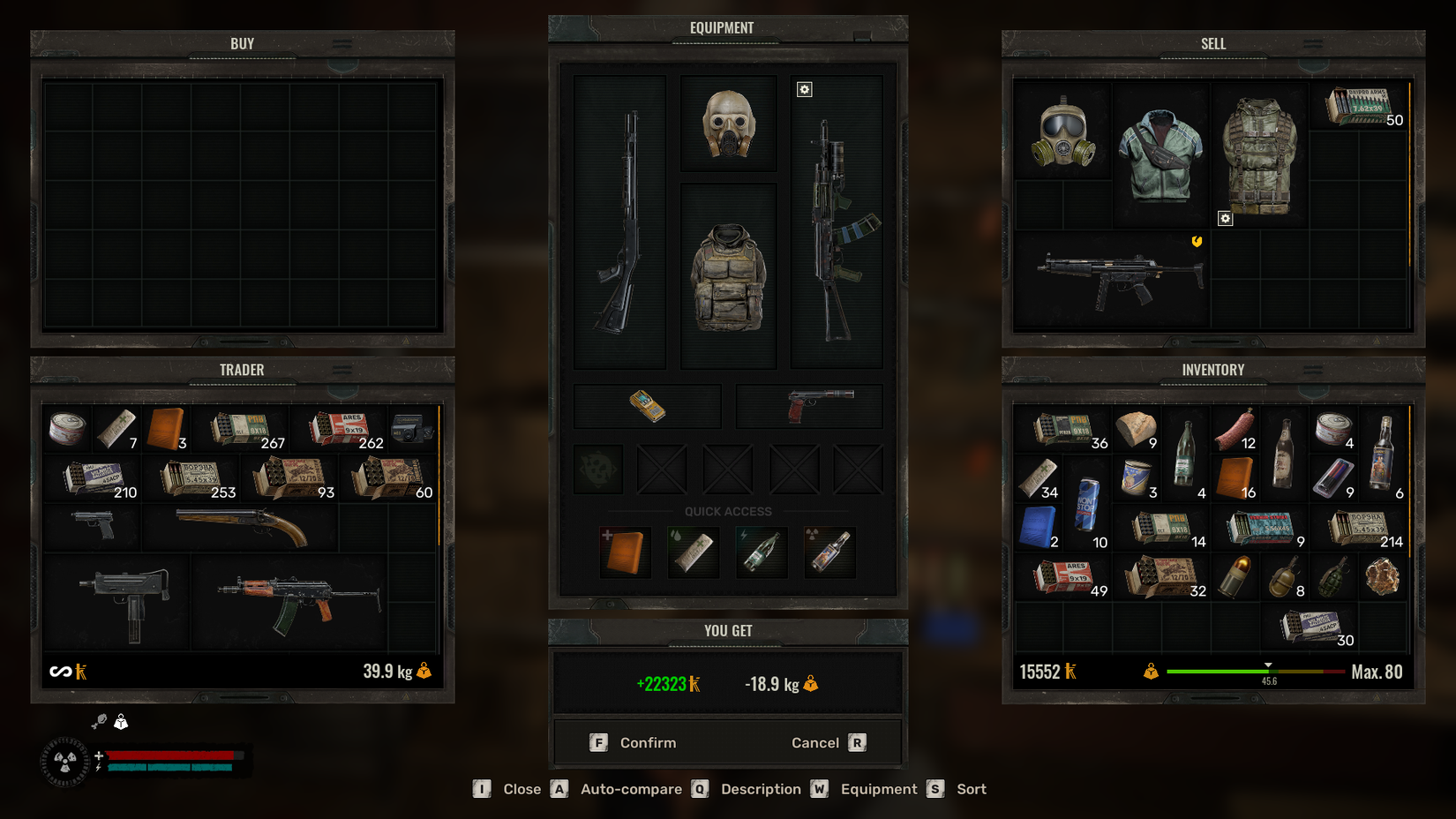Image resolution: width=1456 pixels, height=819 pixels.
Task: Select the PDA gadget slot in Equipment
Action: point(647,406)
